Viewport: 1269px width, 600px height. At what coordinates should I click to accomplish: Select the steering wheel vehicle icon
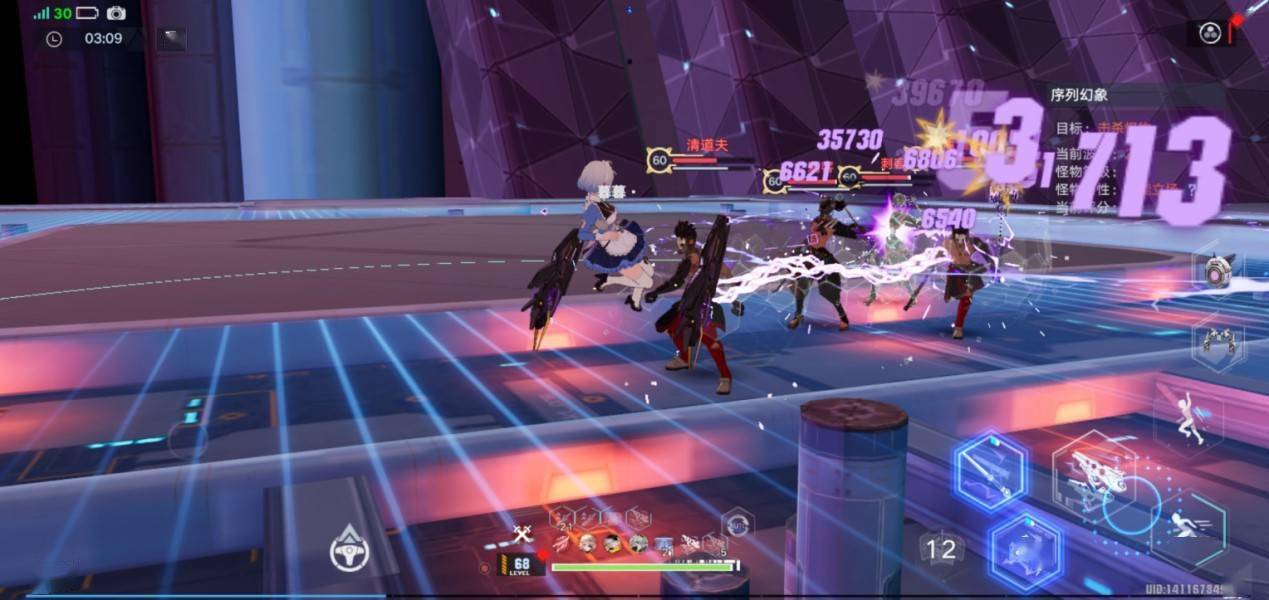tap(350, 548)
